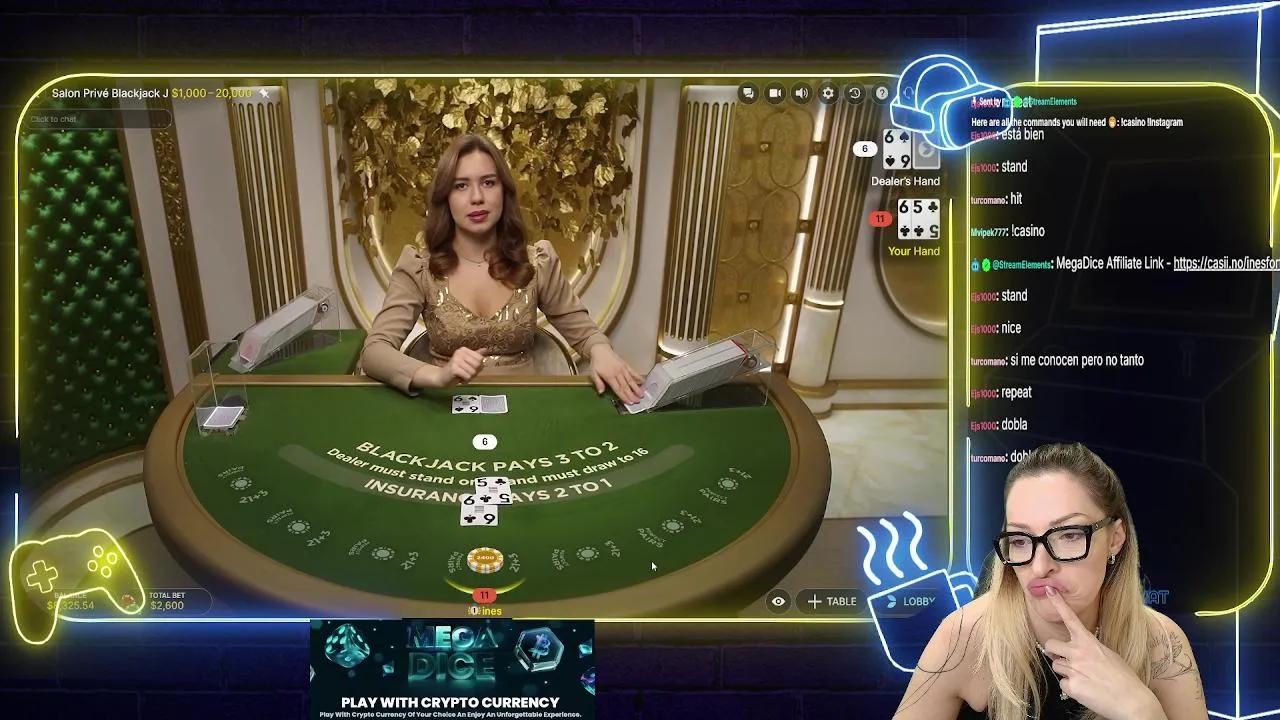Expand Your Hand total badge showing 11

point(882,216)
